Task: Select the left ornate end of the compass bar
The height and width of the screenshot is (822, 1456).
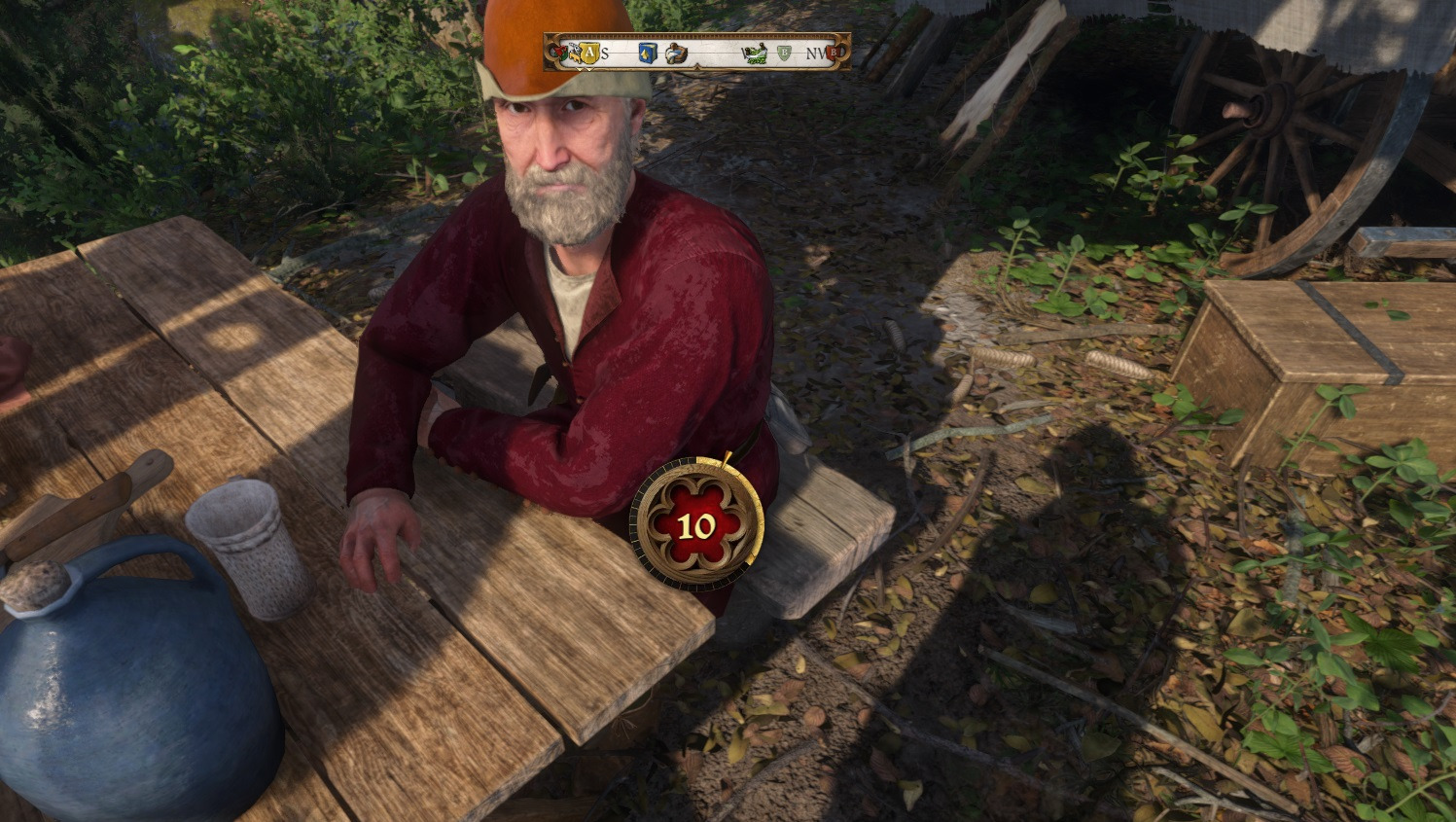Action: coord(551,54)
